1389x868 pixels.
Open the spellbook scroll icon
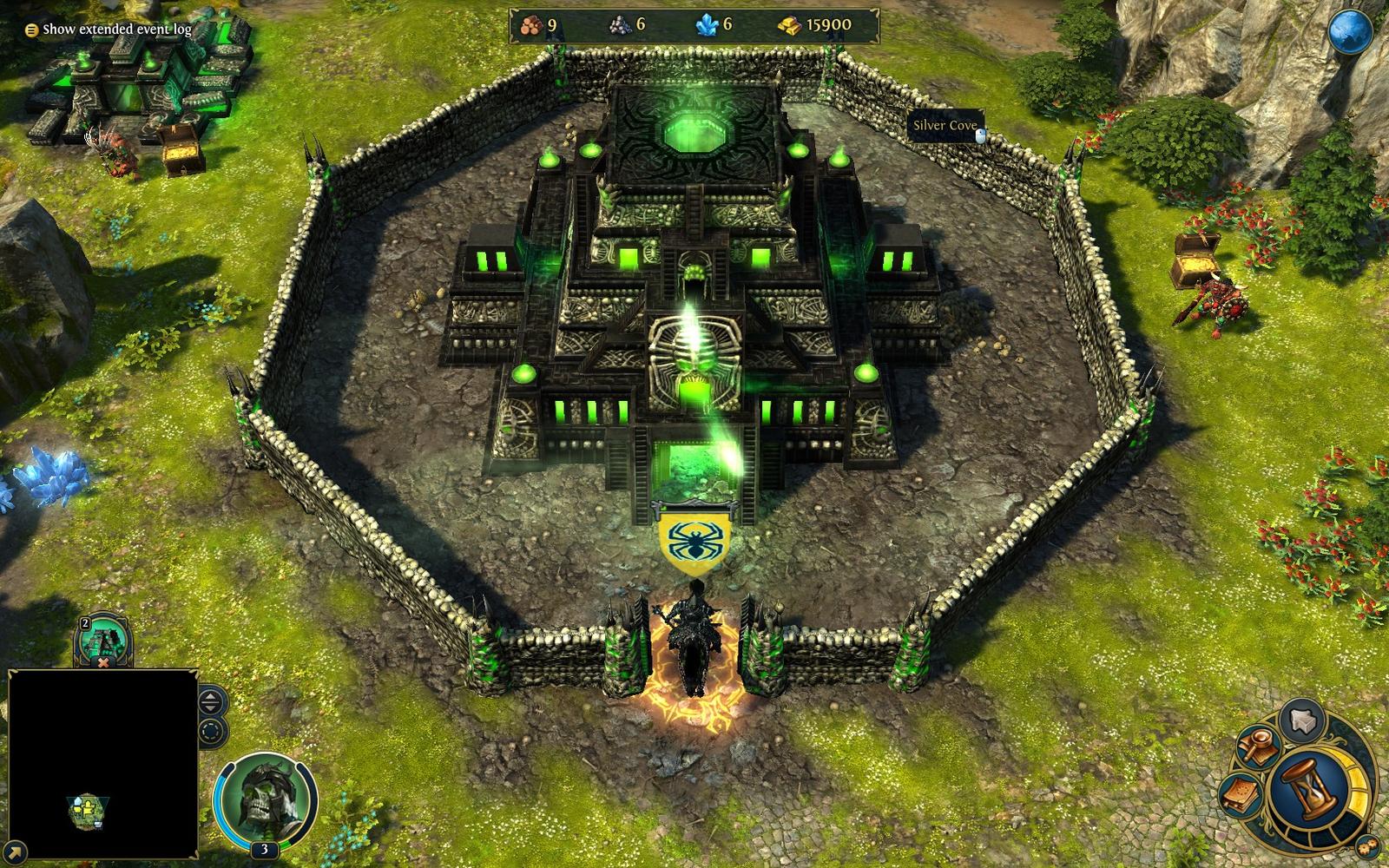click(1240, 795)
